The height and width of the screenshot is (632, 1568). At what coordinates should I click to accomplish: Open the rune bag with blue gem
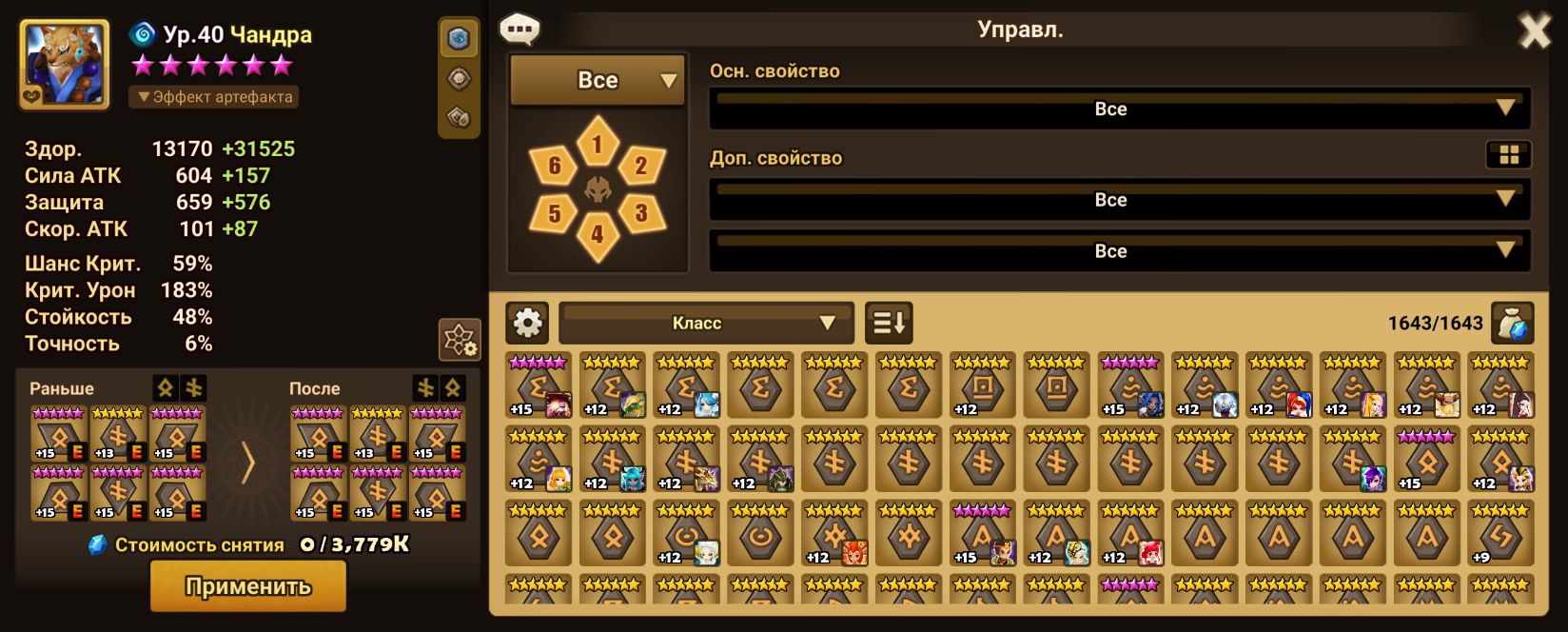point(1512,324)
